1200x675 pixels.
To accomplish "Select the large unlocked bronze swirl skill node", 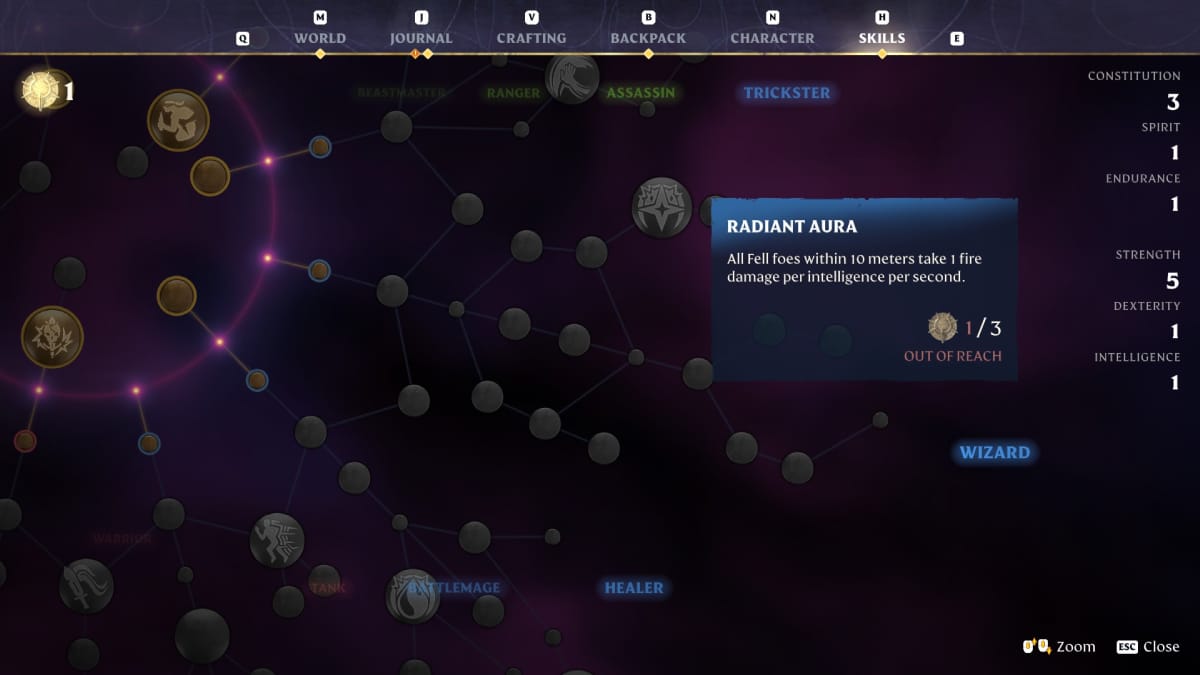I will (x=178, y=120).
